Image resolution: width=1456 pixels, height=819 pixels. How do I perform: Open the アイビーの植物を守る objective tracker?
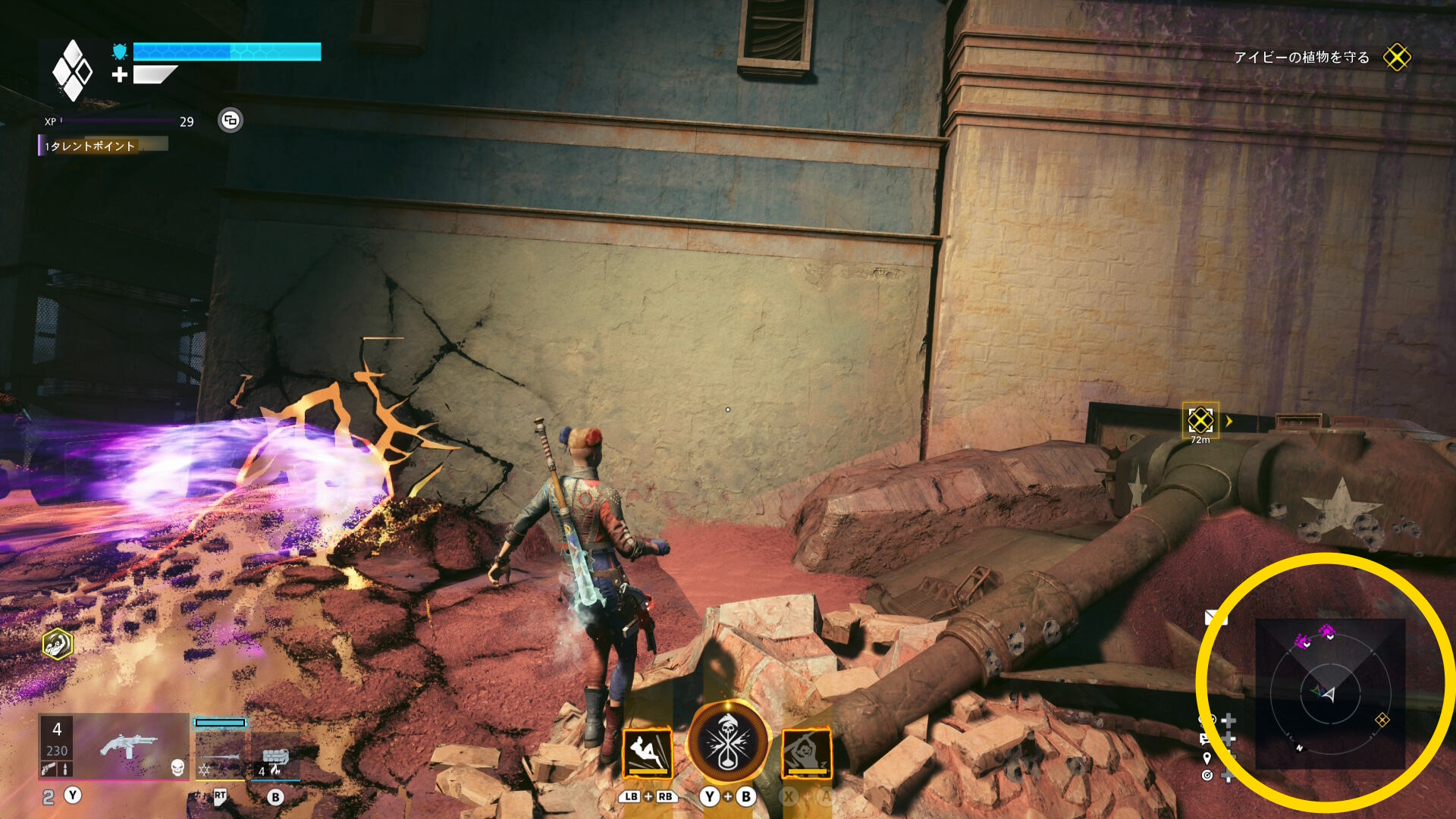tap(1301, 58)
